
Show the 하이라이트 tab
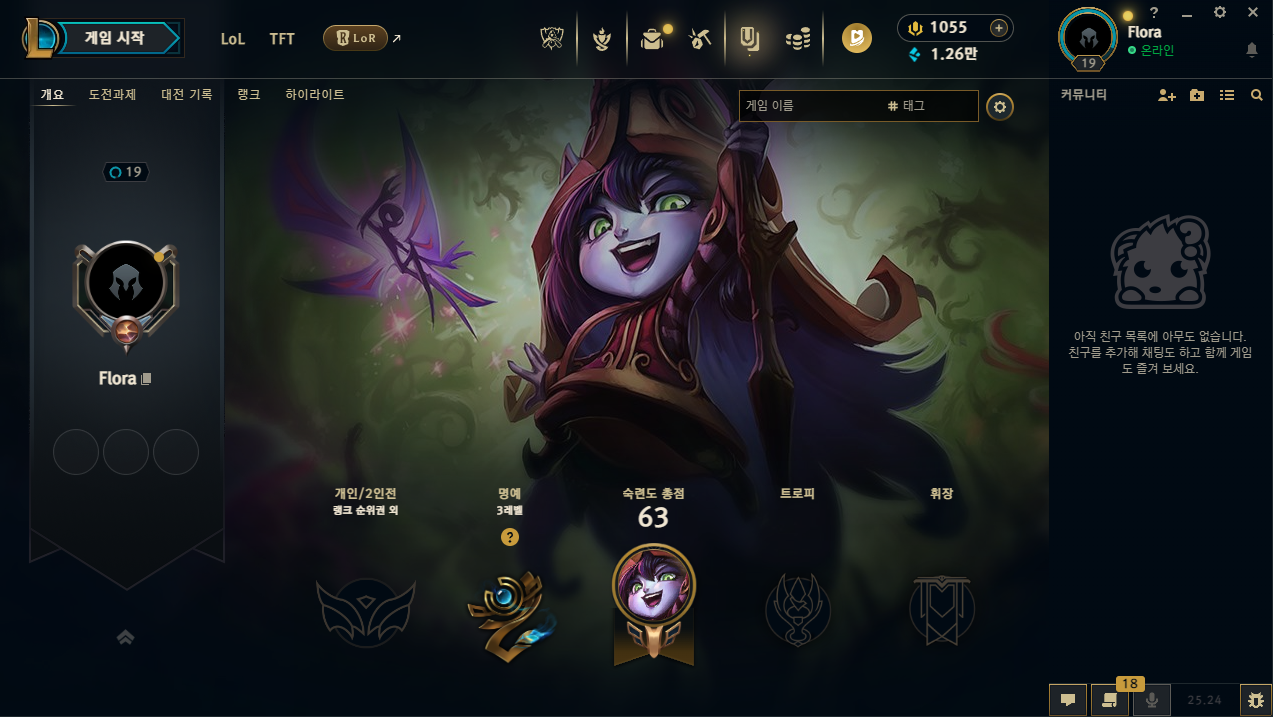point(314,95)
